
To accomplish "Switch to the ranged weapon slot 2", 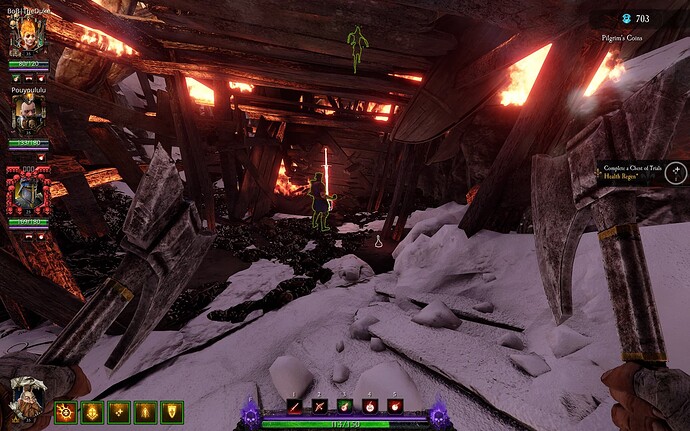I will tap(320, 405).
